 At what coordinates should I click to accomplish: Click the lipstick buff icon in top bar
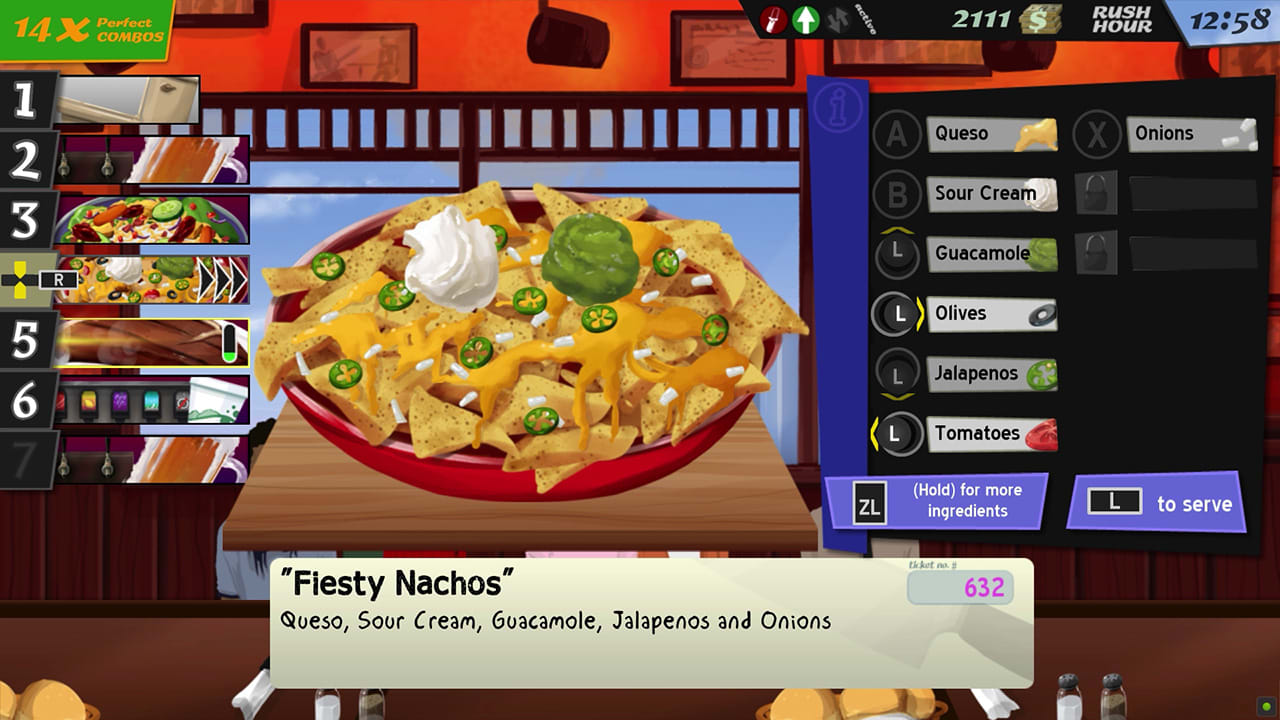click(770, 20)
